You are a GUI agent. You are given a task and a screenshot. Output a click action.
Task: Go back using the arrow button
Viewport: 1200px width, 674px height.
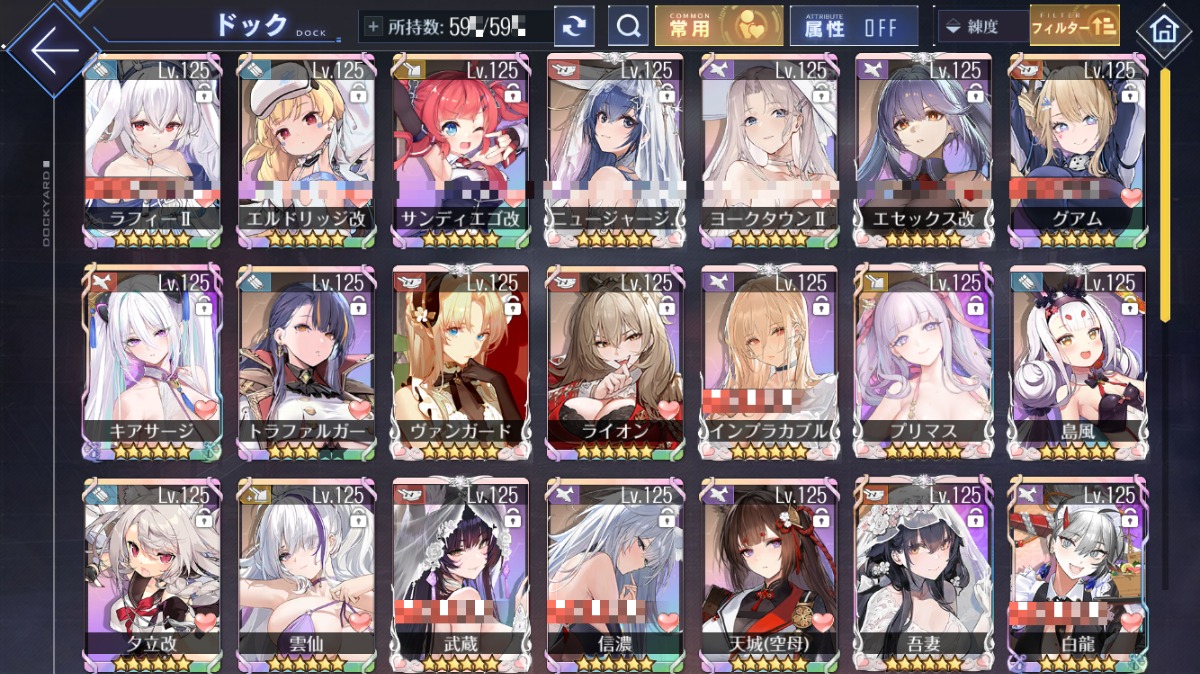click(x=50, y=50)
